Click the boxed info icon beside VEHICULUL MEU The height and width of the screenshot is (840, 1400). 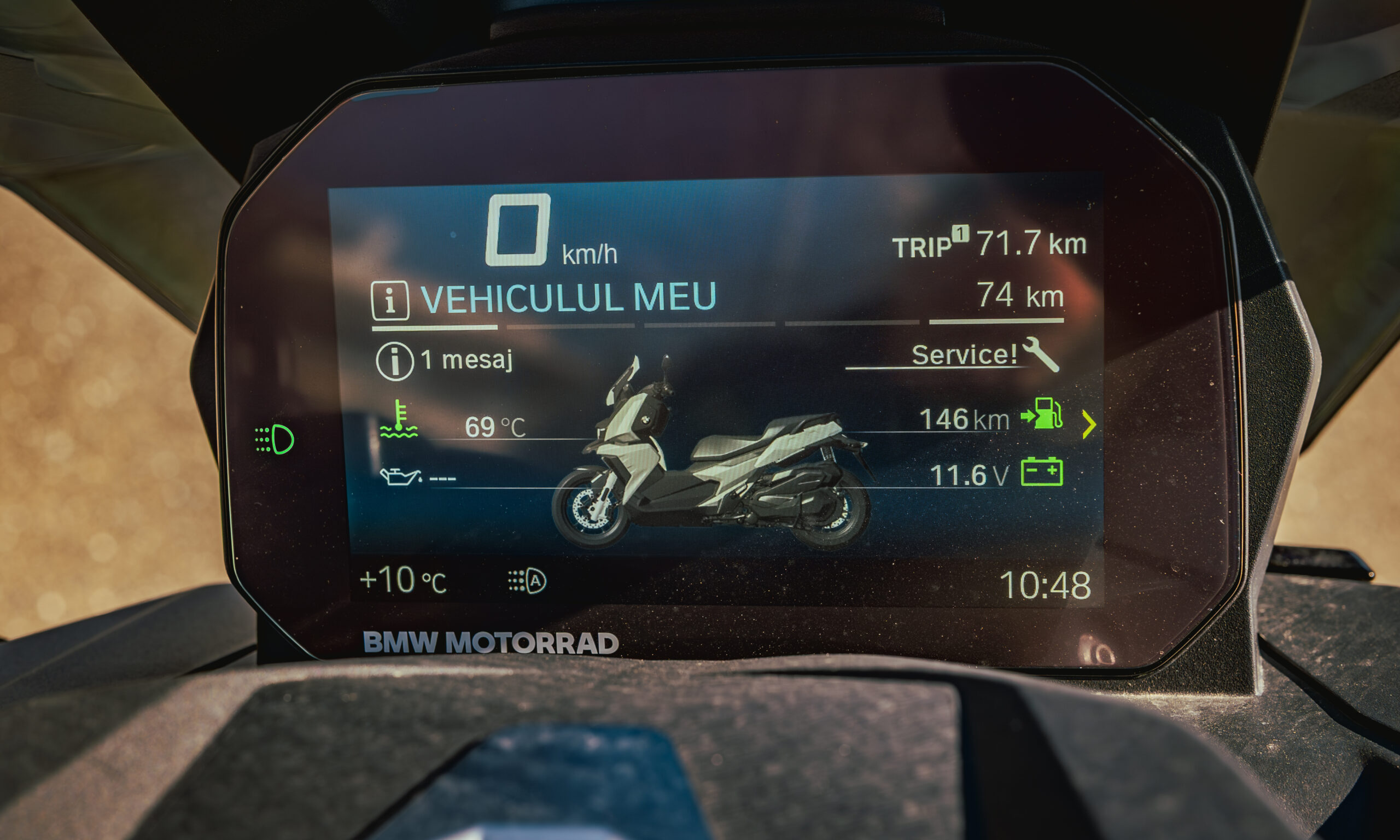tap(389, 301)
